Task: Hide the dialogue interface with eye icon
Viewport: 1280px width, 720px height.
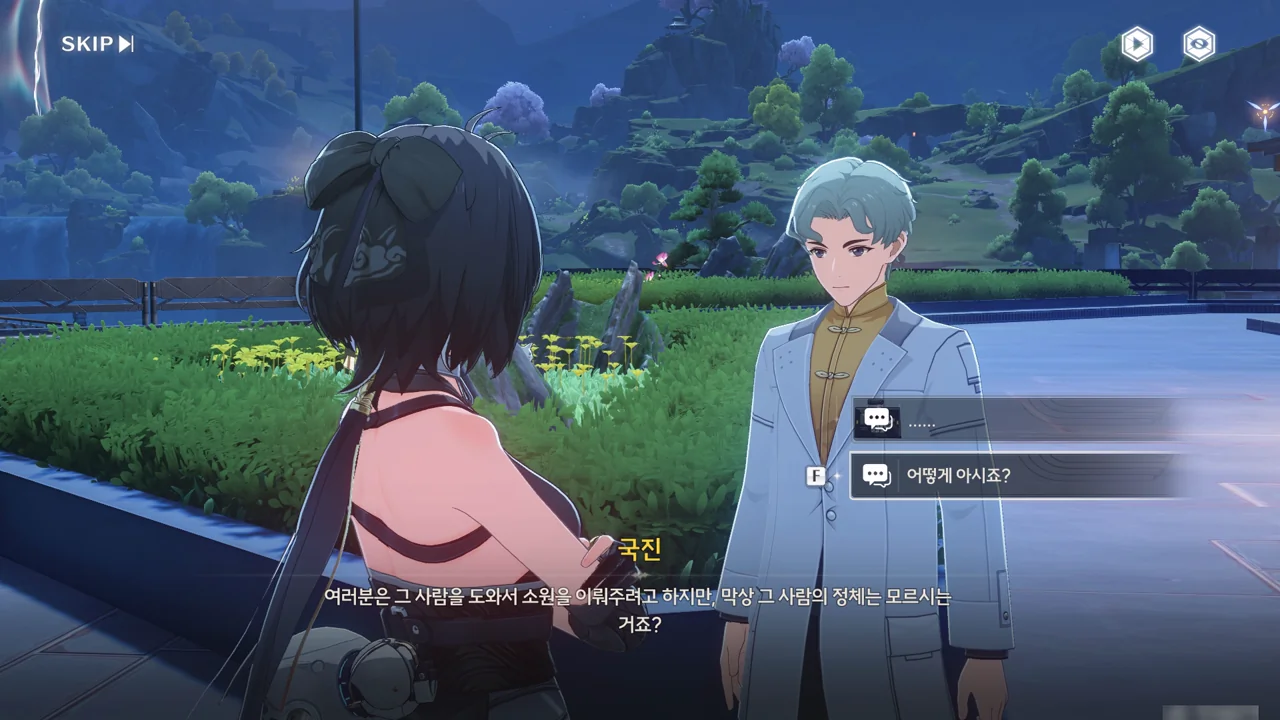Action: (x=1198, y=44)
